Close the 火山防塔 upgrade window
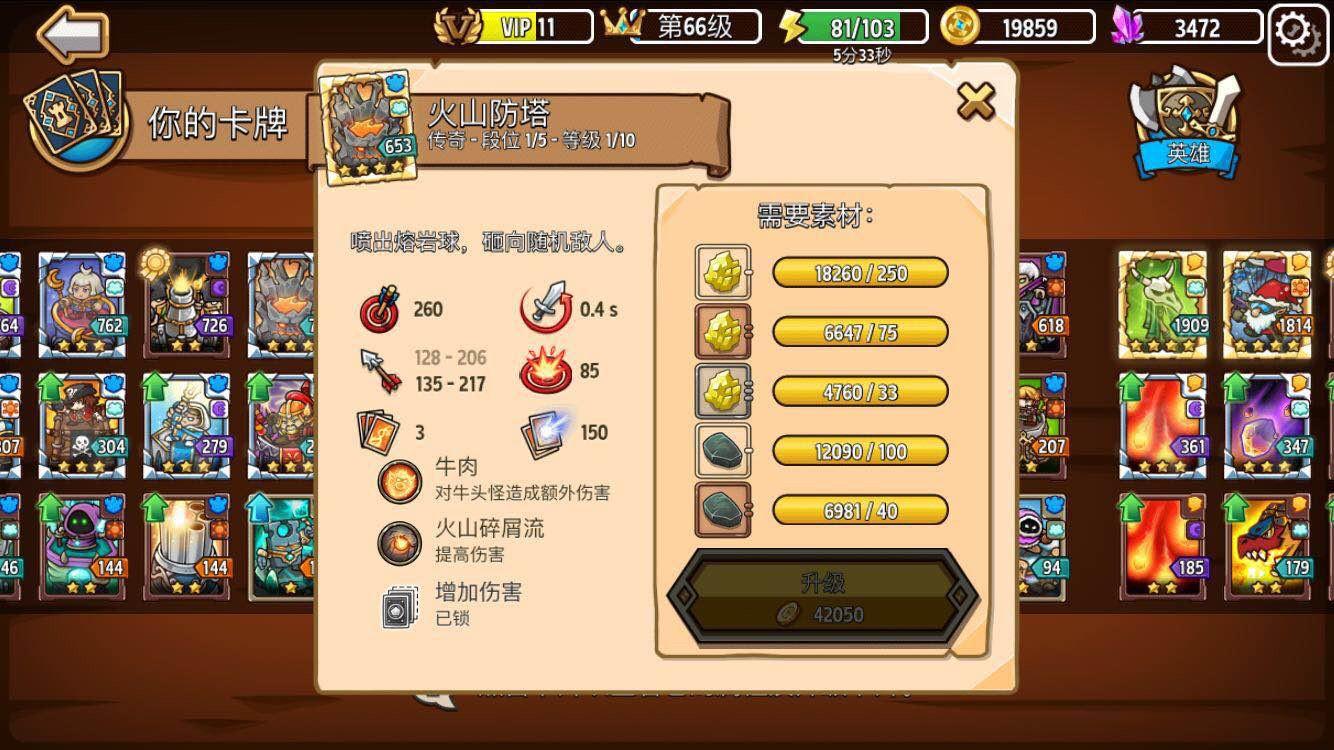 tap(976, 100)
